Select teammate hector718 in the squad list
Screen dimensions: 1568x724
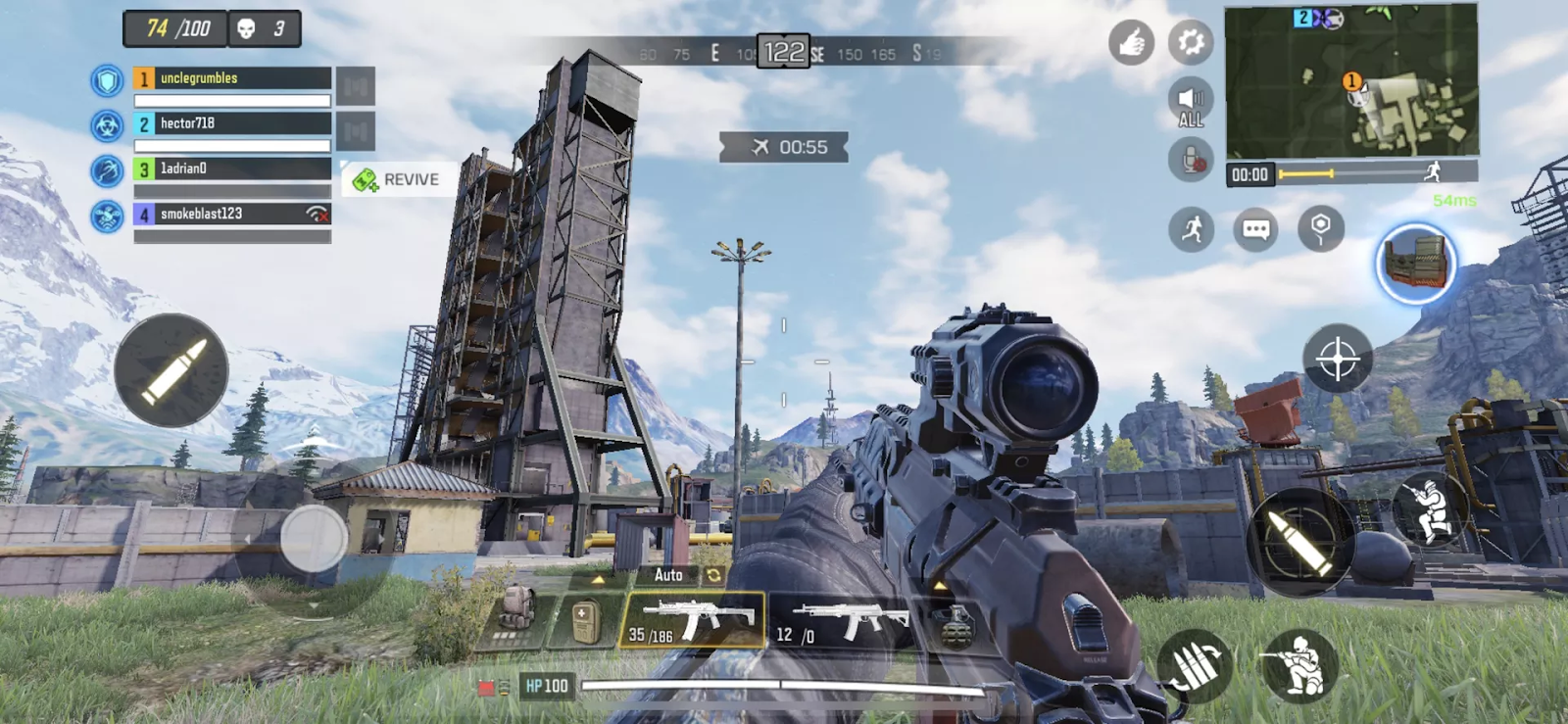232,123
